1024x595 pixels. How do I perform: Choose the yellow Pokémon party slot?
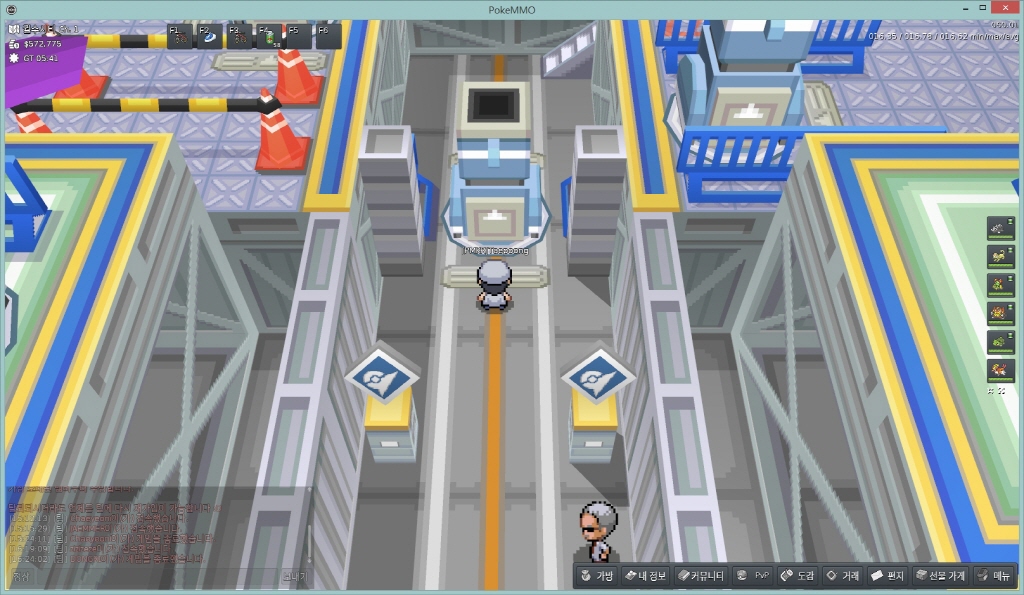point(1000,257)
